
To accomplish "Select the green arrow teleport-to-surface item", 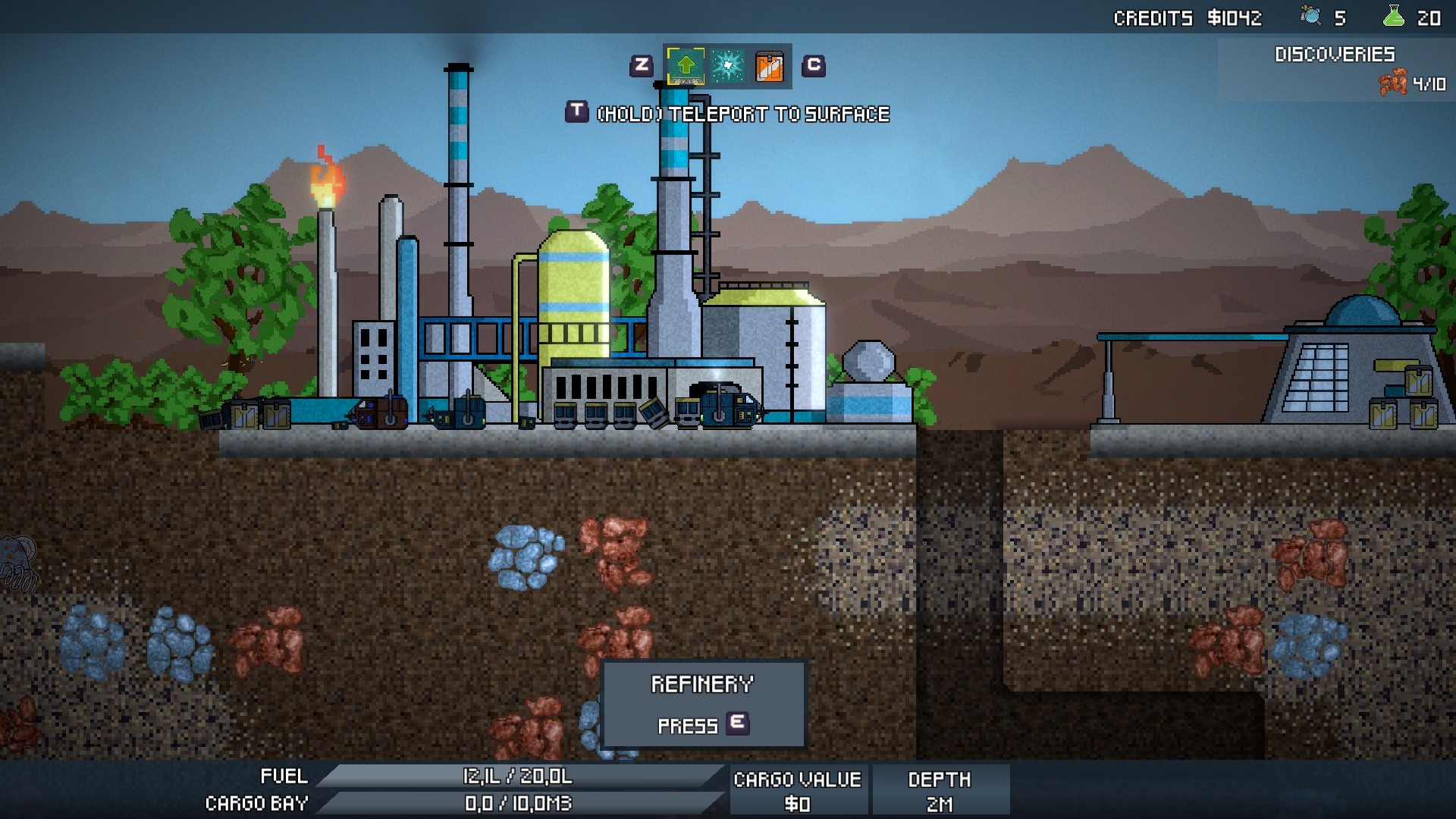I will pyautogui.click(x=685, y=66).
